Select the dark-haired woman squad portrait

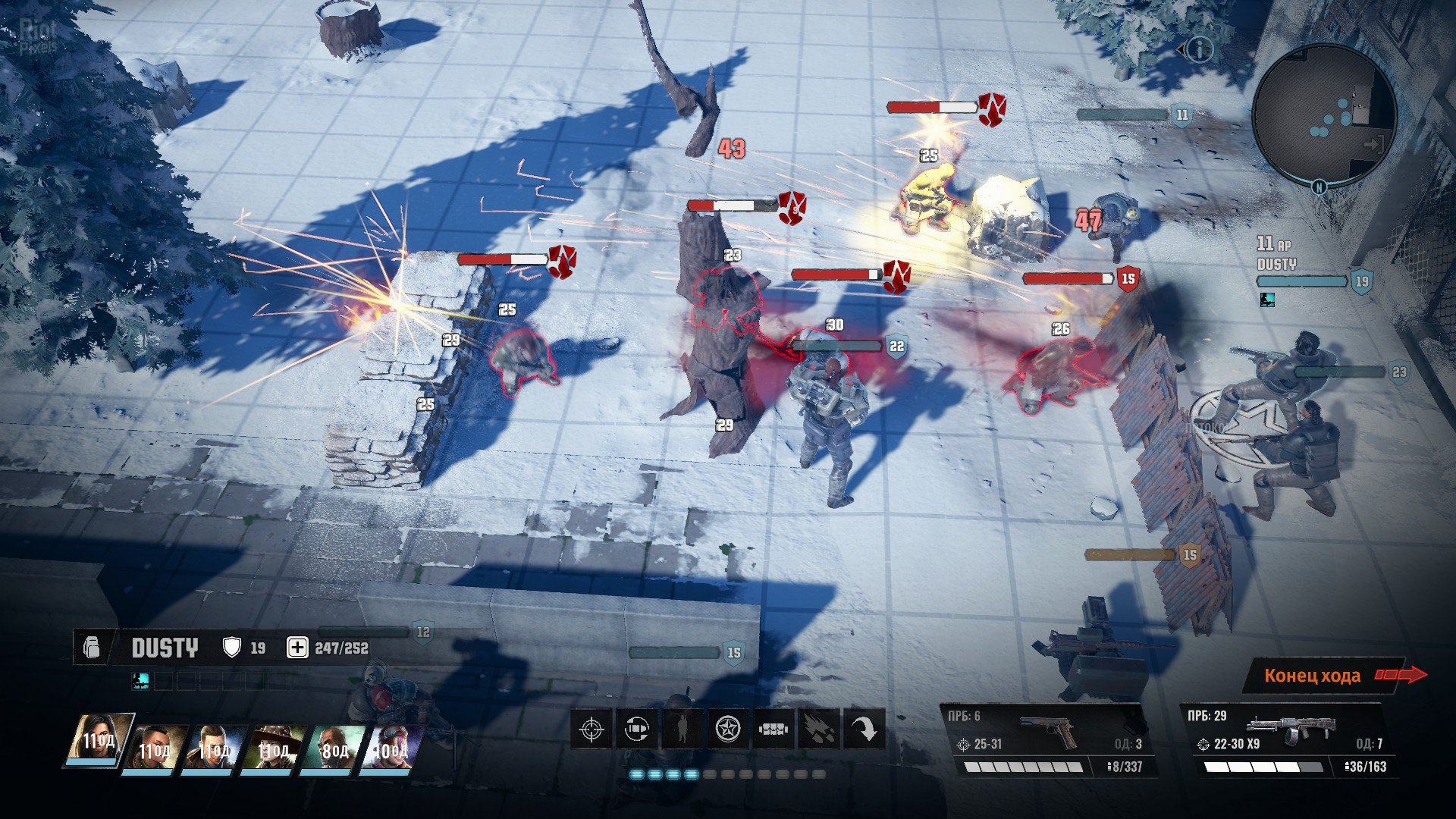(100, 739)
